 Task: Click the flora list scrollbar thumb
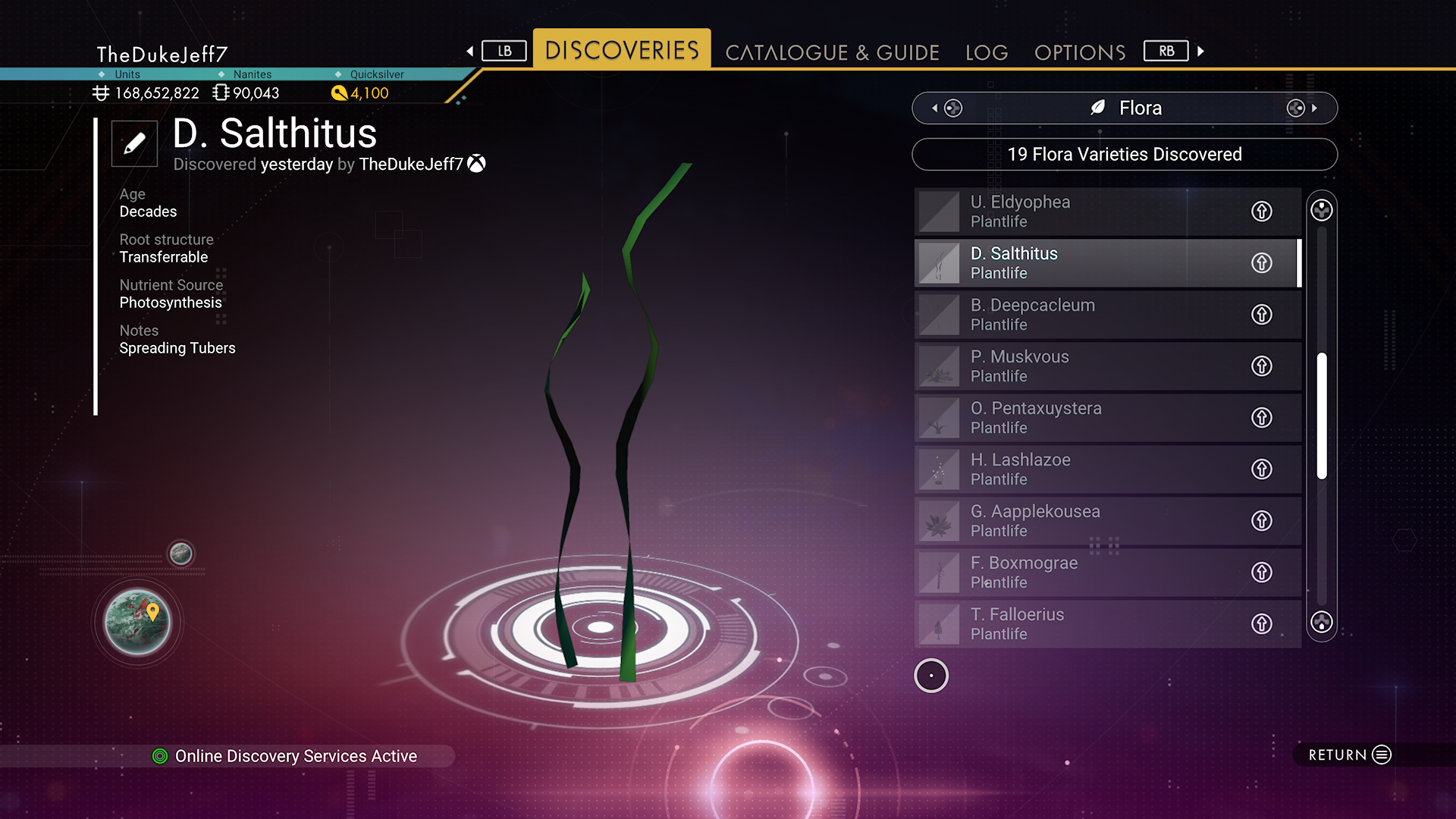click(x=1322, y=416)
